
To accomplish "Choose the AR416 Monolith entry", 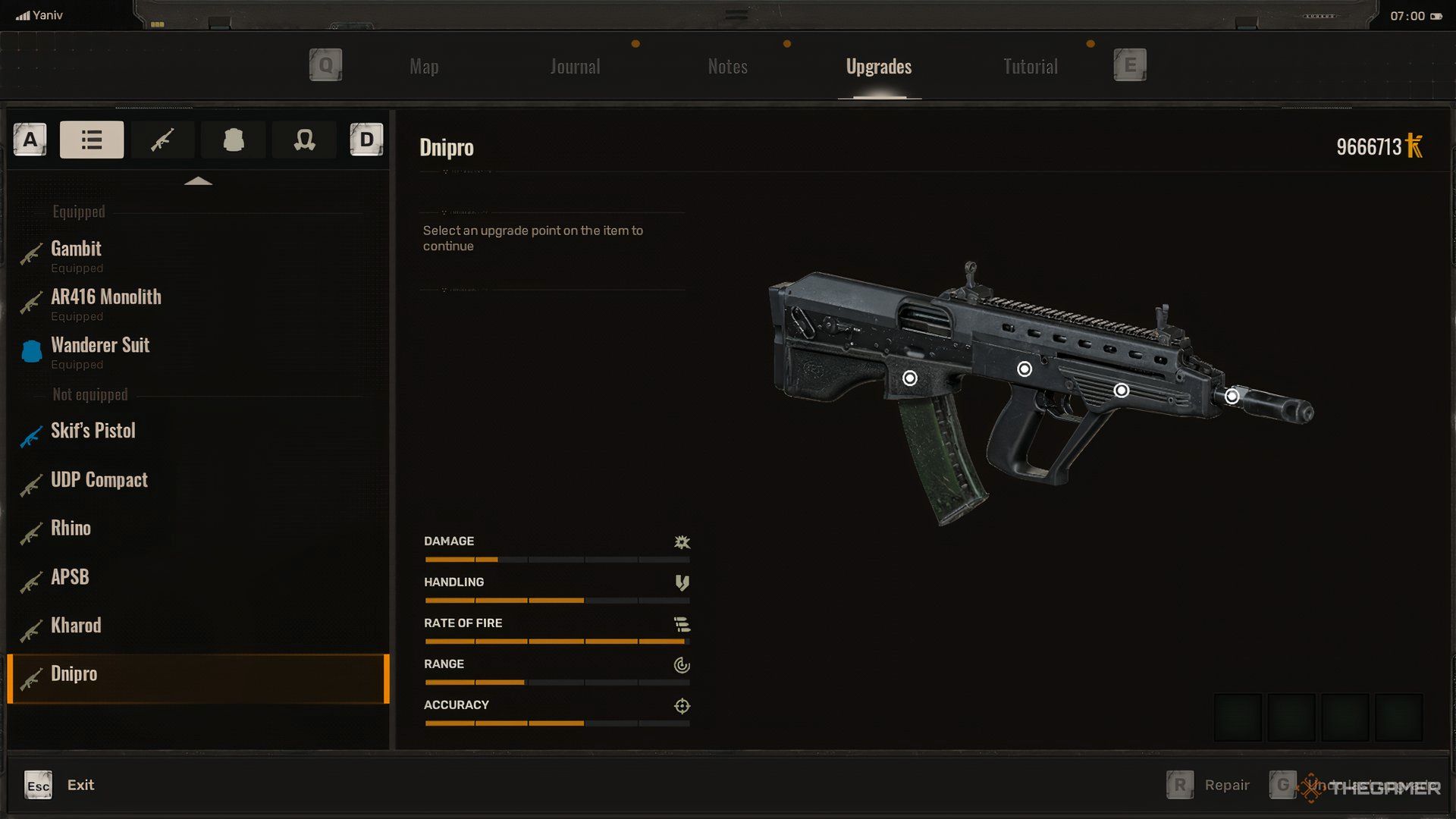I will 106,298.
